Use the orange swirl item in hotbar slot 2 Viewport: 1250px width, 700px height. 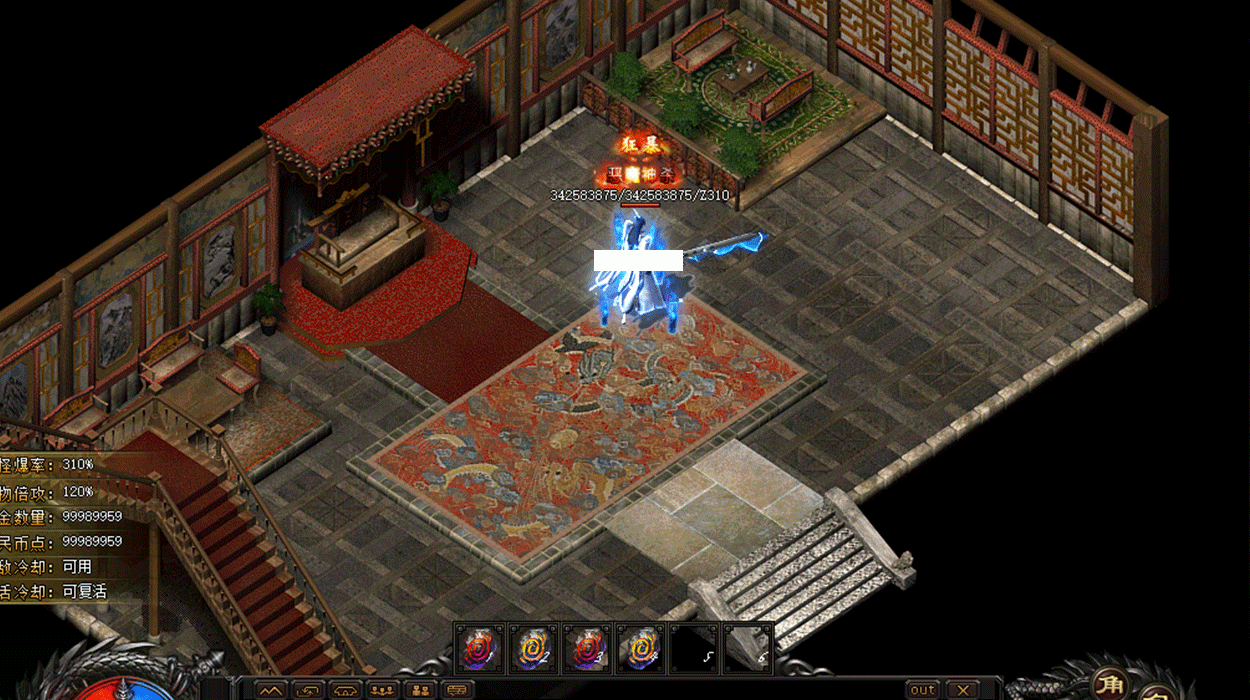coord(534,648)
